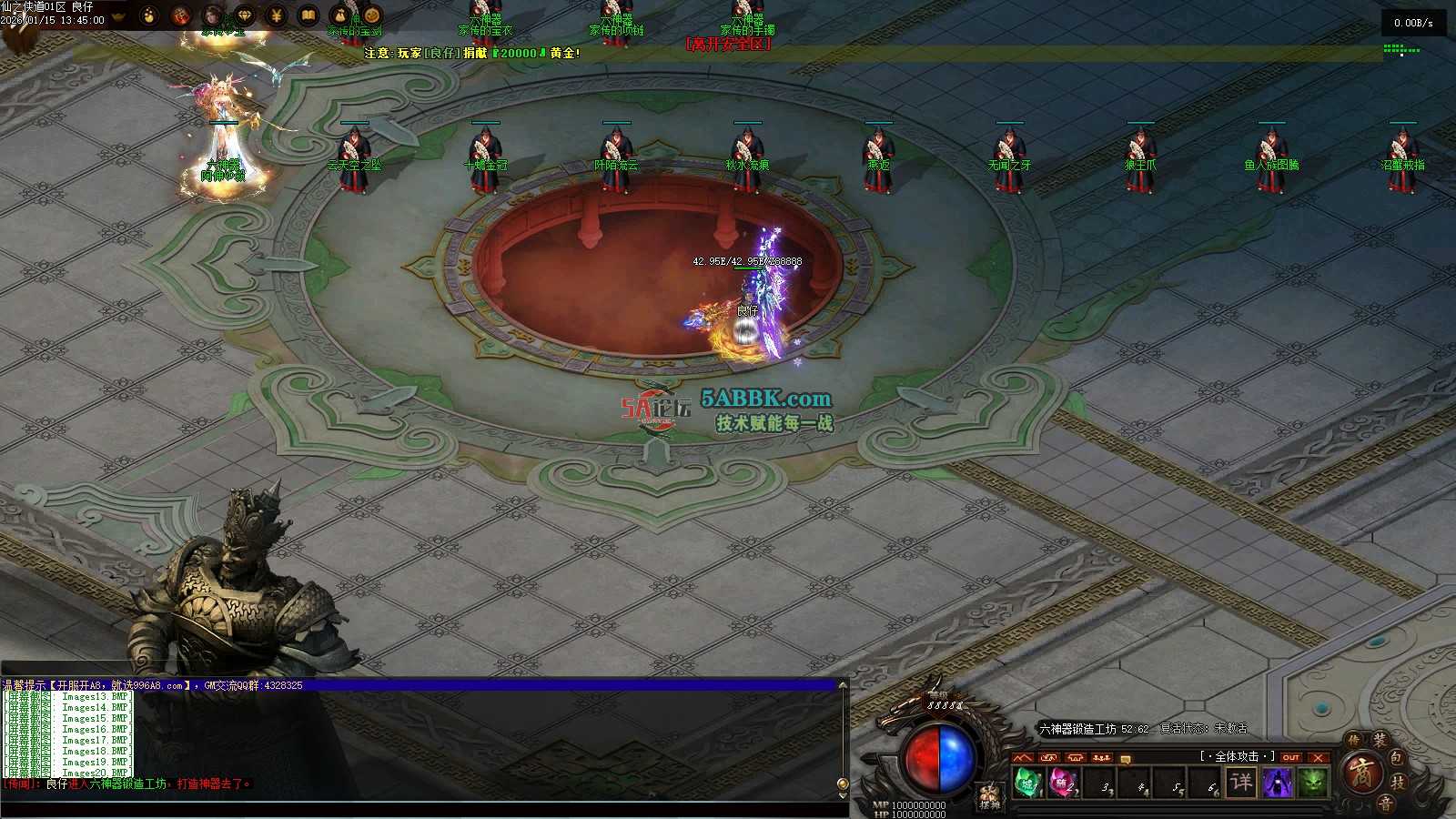
Task: Use the green crystal in hotbar slot 1
Action: (x=1027, y=783)
